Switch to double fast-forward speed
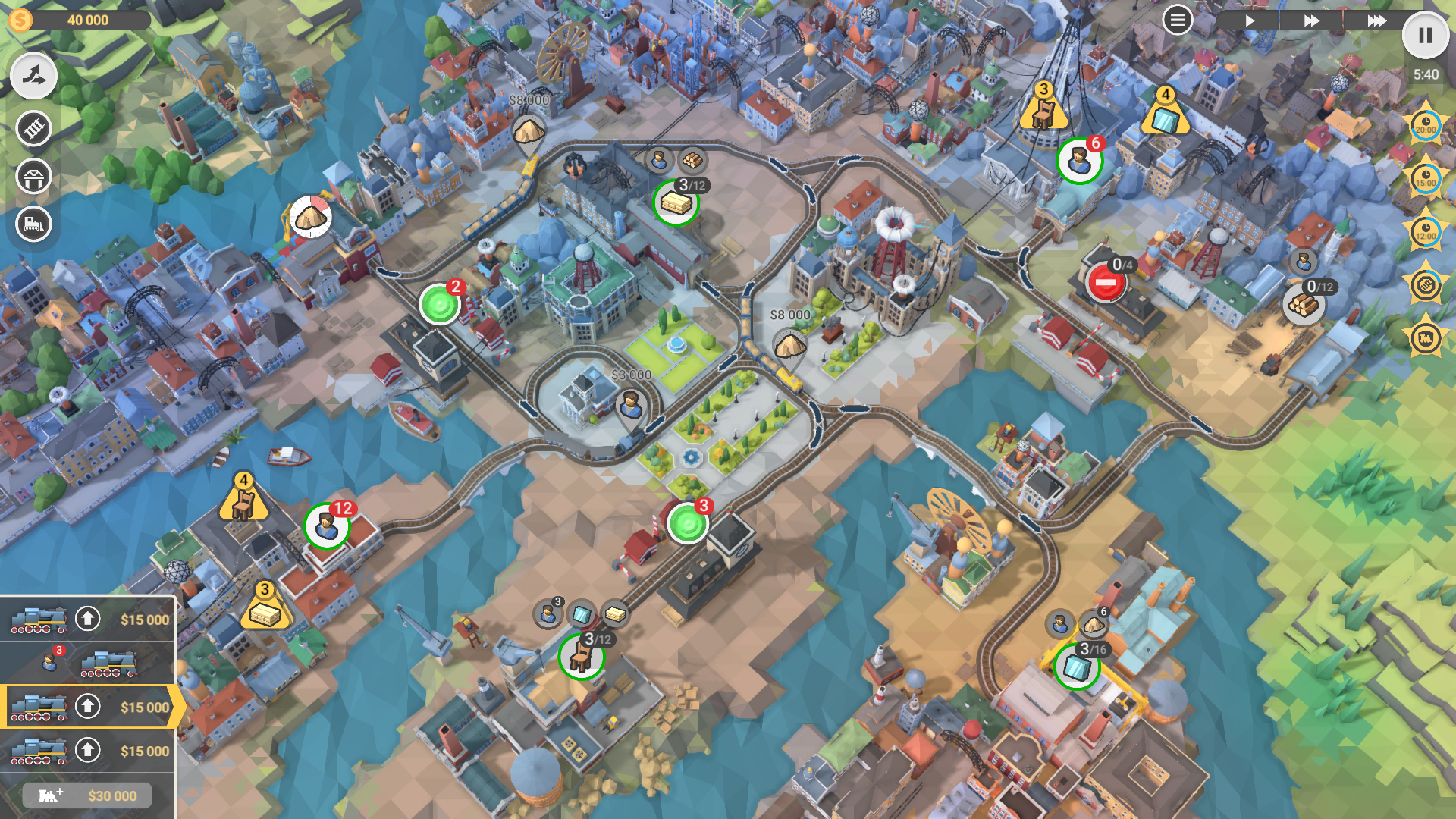Viewport: 1456px width, 819px height. [x=1311, y=20]
